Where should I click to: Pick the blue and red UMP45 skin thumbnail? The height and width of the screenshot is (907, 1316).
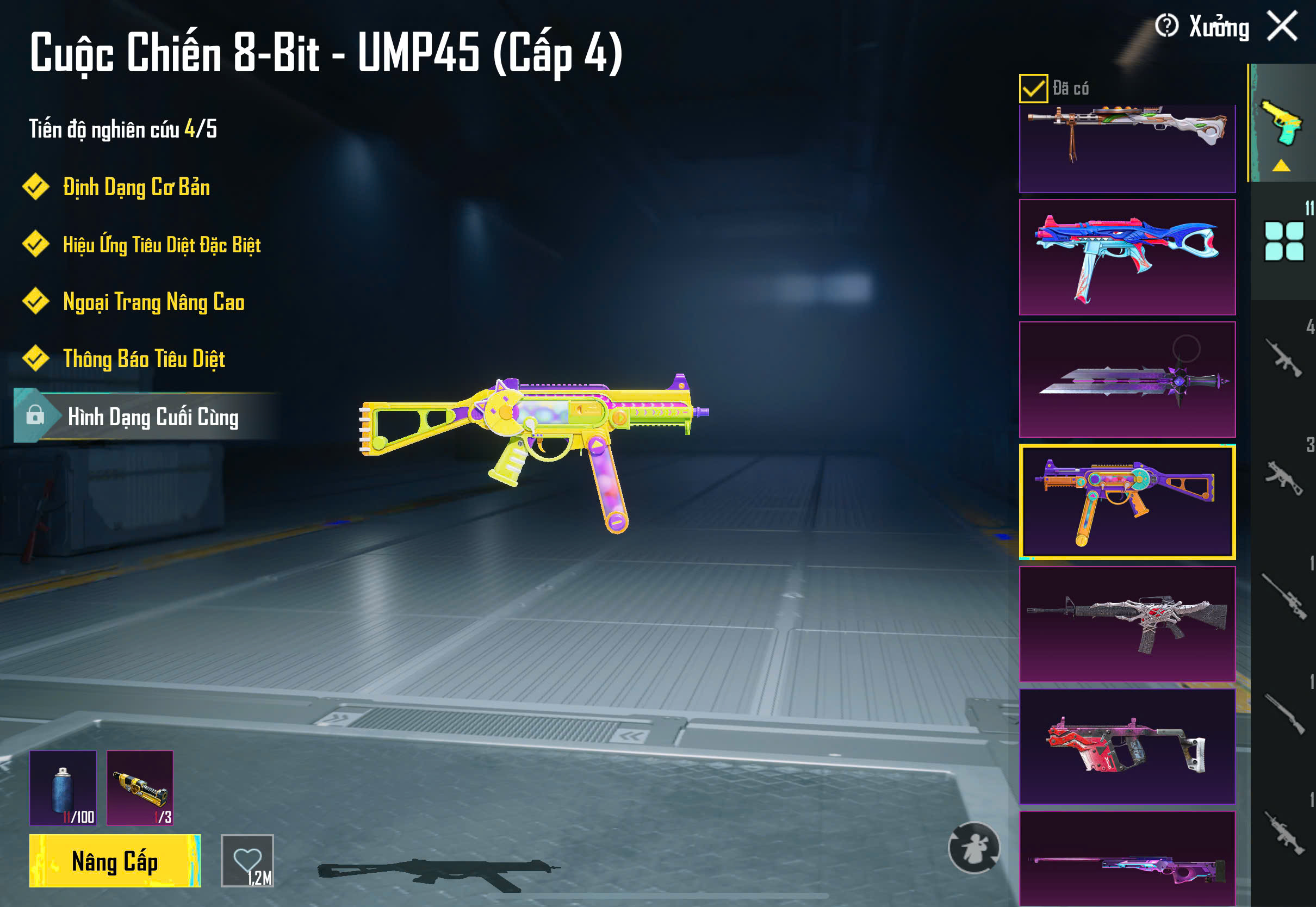click(1127, 257)
